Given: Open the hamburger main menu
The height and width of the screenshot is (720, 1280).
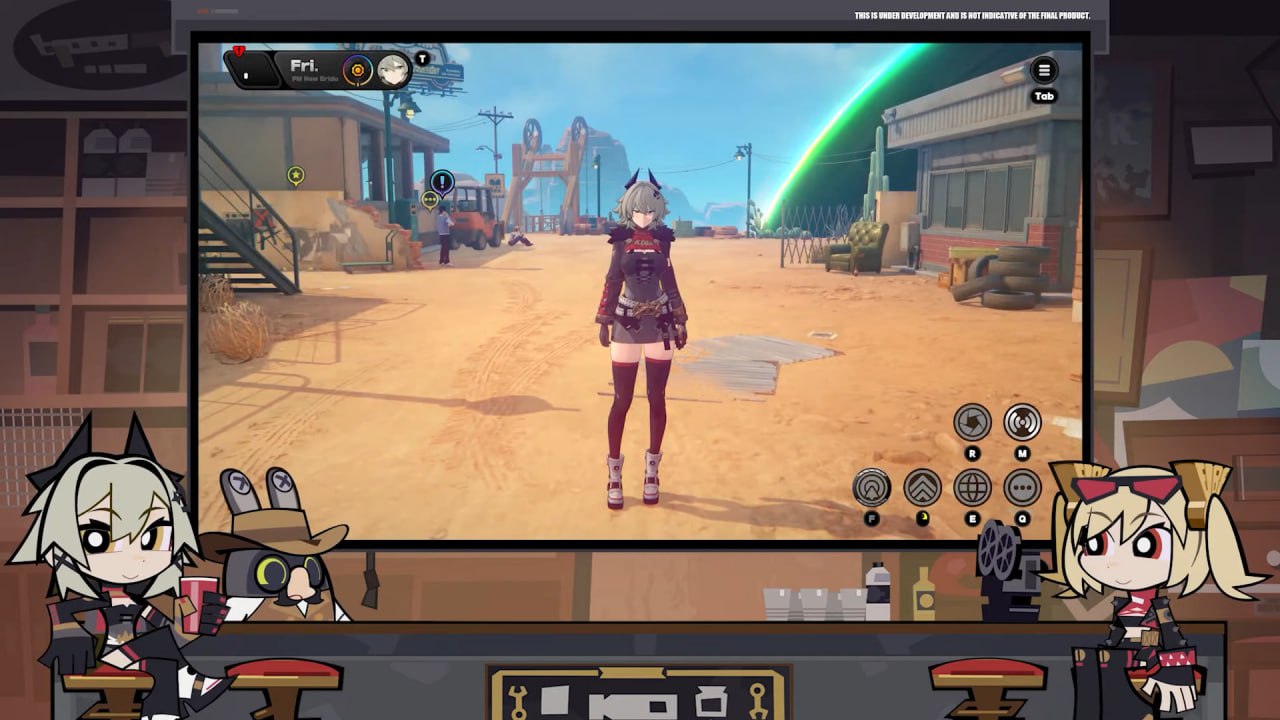Looking at the screenshot, I should (1044, 70).
